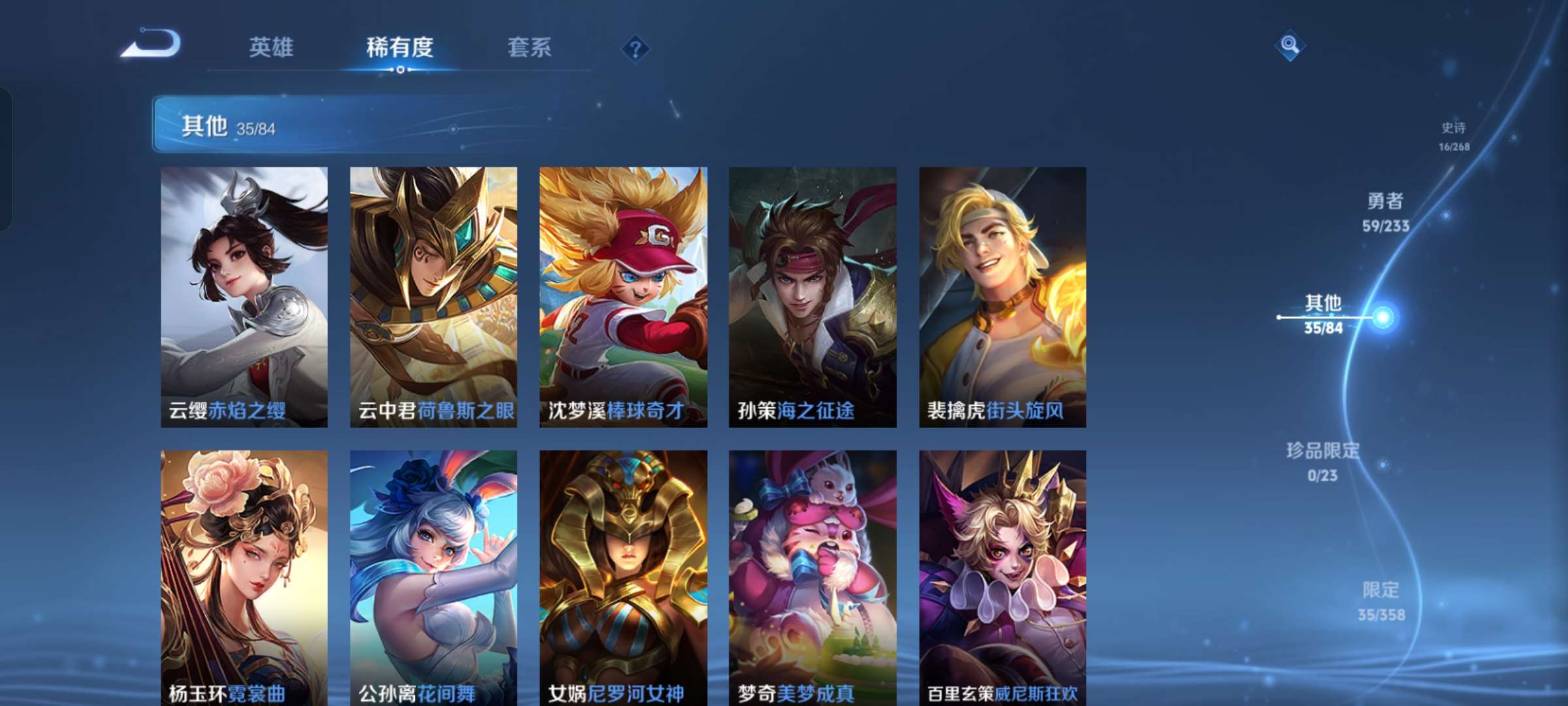The height and width of the screenshot is (706, 1568).
Task: View the 杨玉环 霓裳曲 skin
Action: tap(244, 575)
